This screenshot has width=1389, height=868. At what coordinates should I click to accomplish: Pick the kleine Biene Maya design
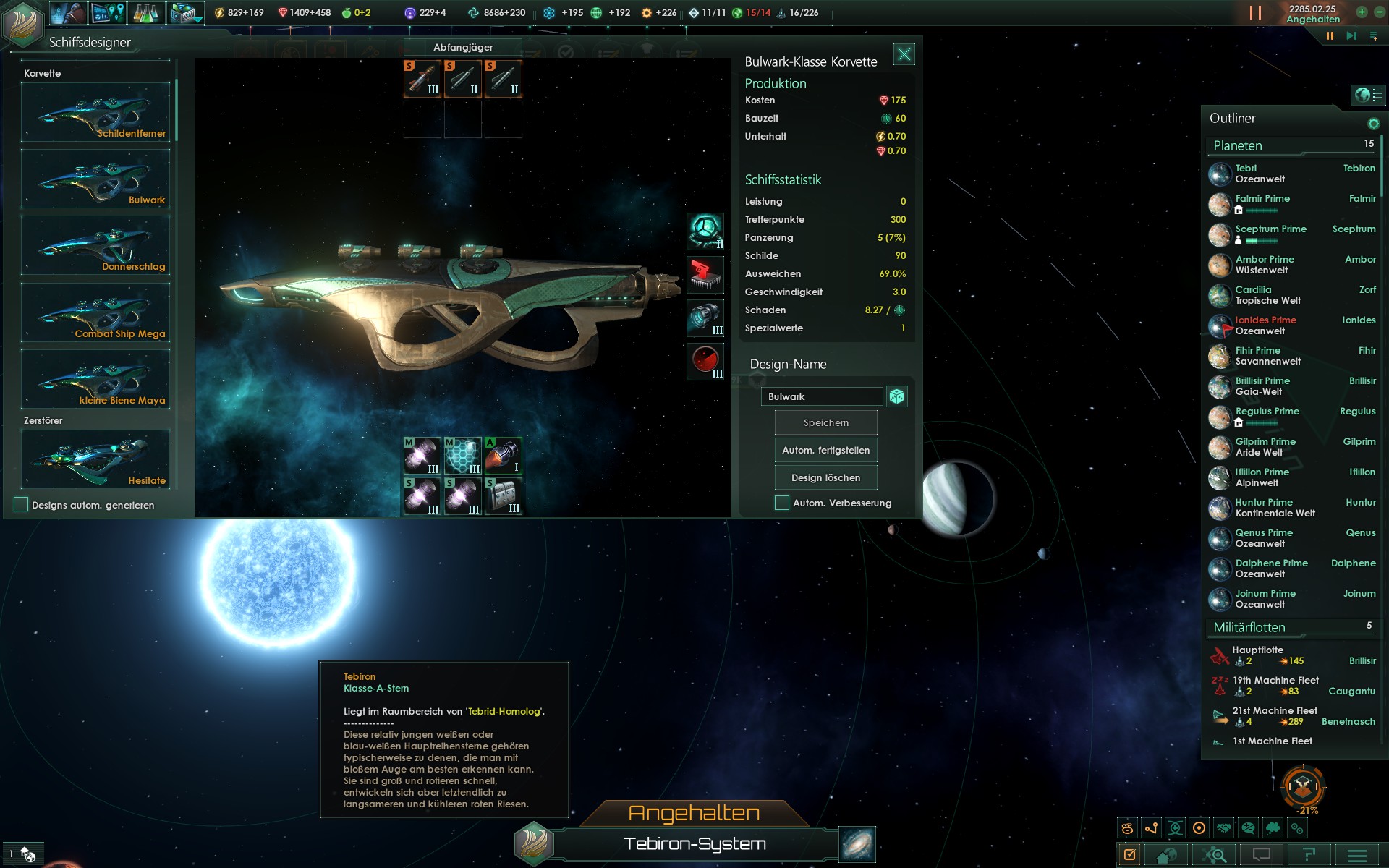(95, 379)
